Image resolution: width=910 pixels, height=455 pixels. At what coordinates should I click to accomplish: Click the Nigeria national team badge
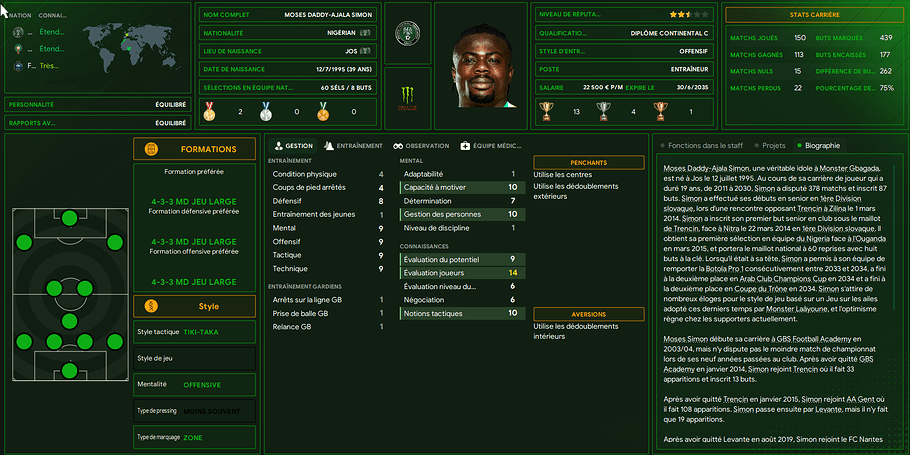click(408, 31)
